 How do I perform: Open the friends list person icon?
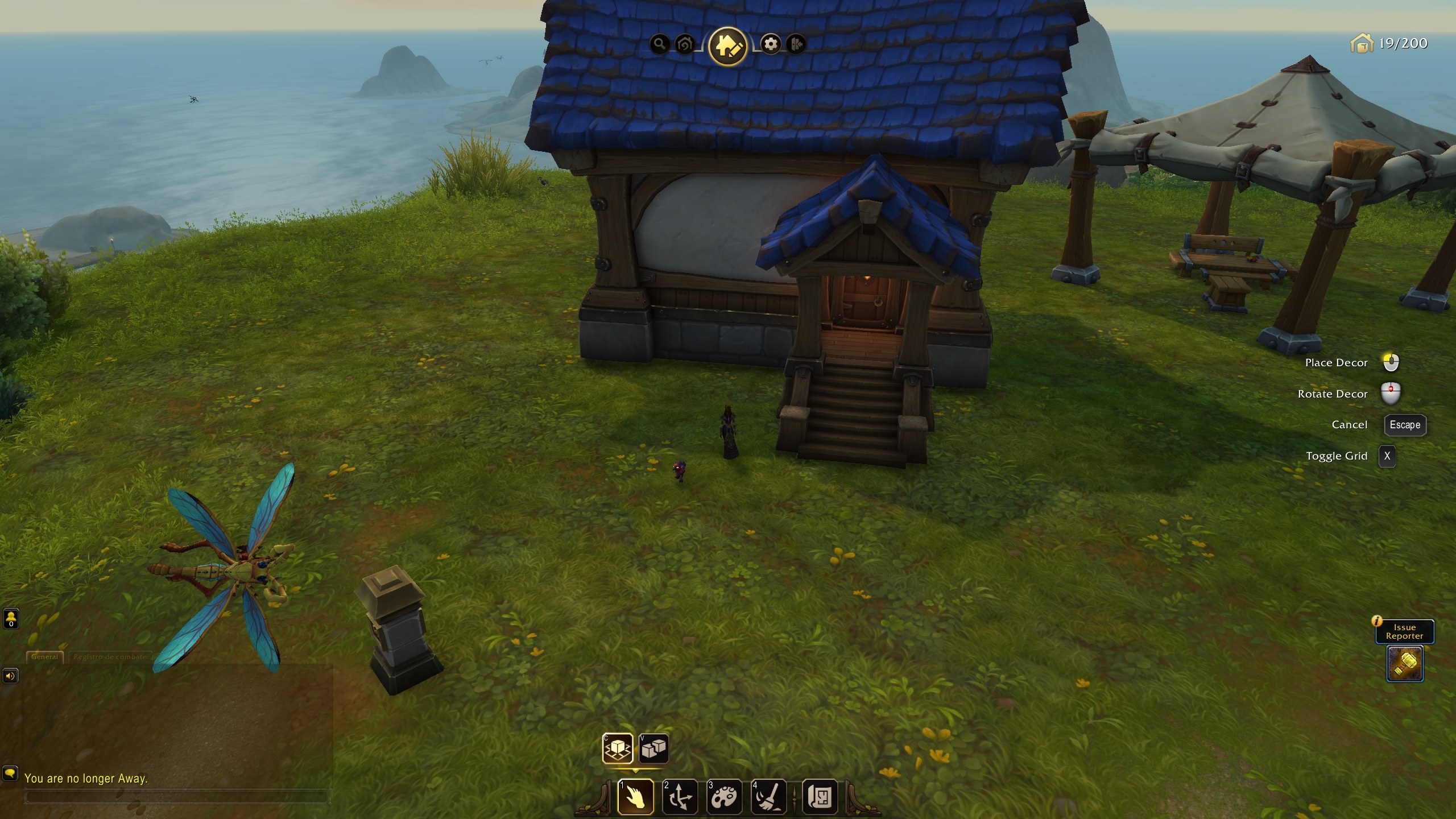tap(11, 618)
